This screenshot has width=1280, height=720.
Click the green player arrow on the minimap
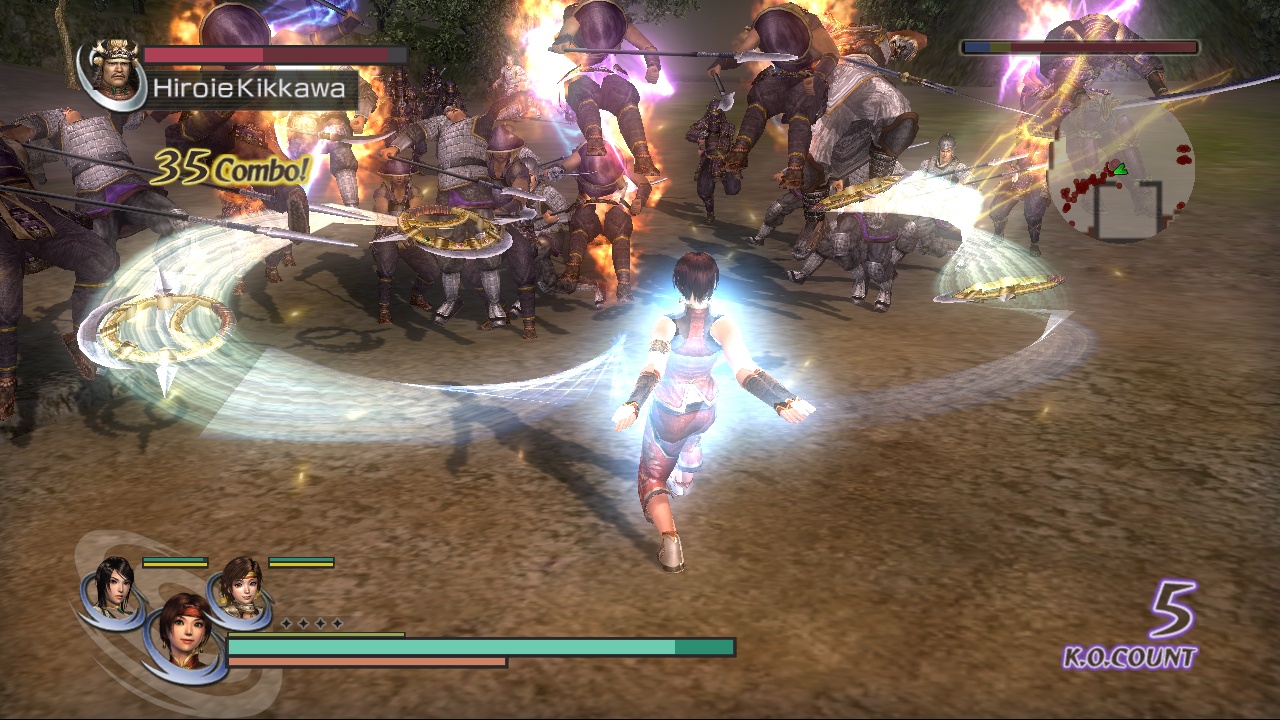click(x=1121, y=169)
